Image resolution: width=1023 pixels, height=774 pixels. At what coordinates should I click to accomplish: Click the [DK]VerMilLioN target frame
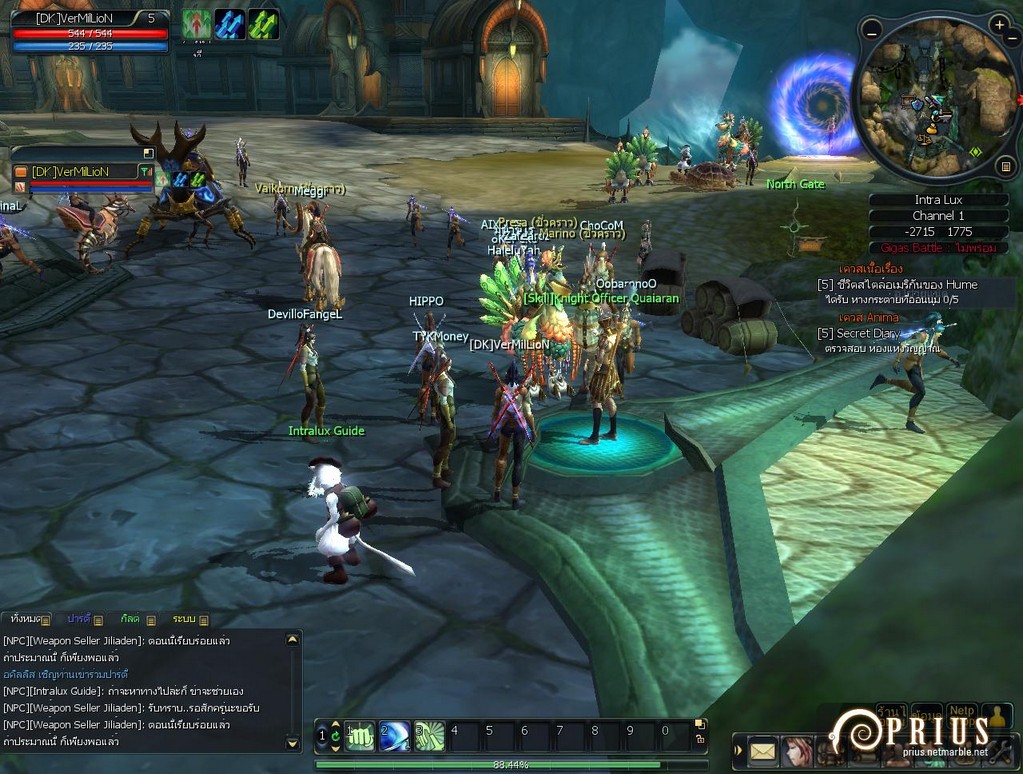(x=82, y=172)
